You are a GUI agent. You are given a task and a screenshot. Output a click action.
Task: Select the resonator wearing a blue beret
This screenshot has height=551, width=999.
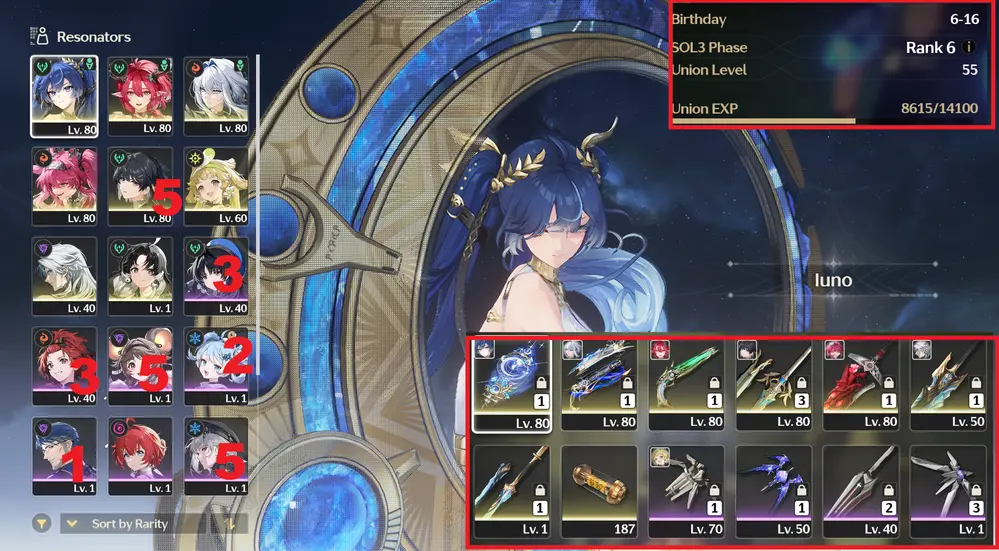tap(216, 273)
